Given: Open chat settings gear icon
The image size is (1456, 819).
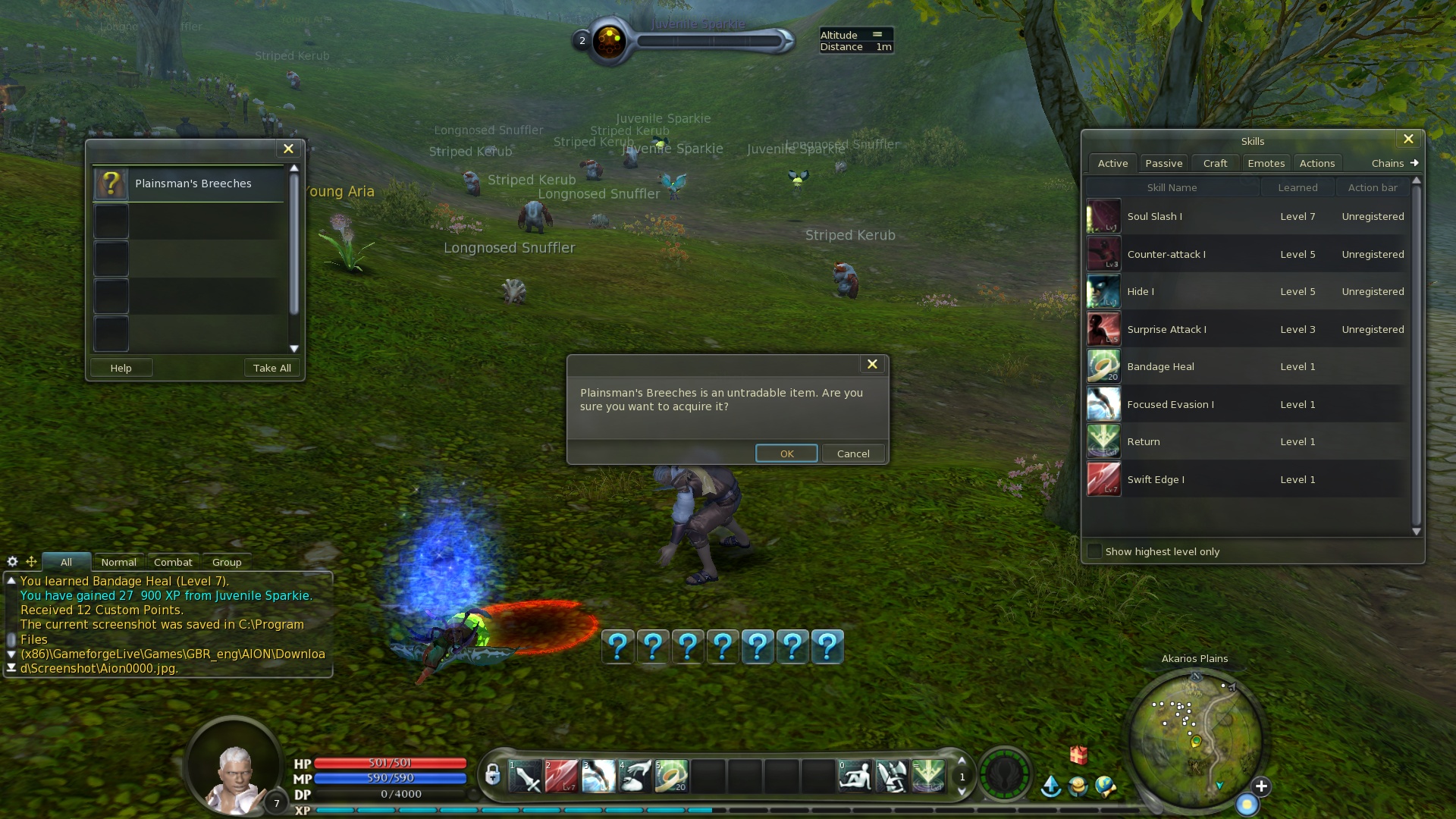Looking at the screenshot, I should [x=12, y=562].
